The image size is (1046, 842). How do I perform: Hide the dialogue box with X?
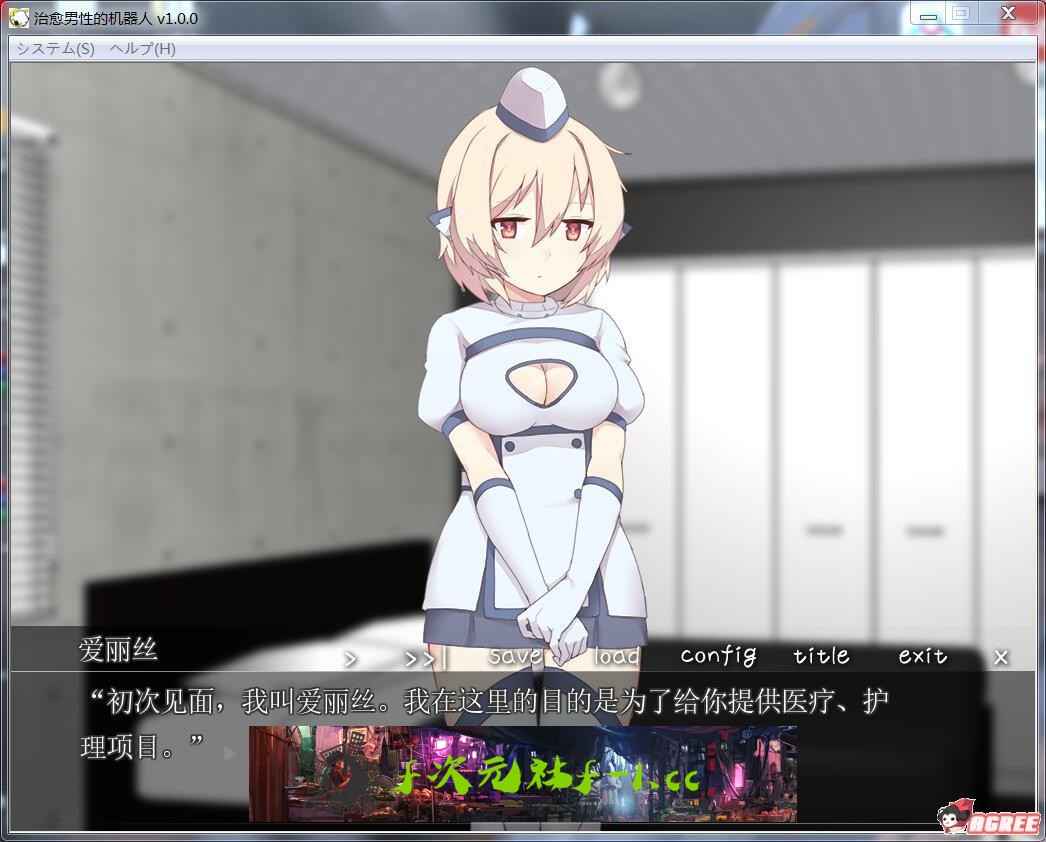(1001, 657)
